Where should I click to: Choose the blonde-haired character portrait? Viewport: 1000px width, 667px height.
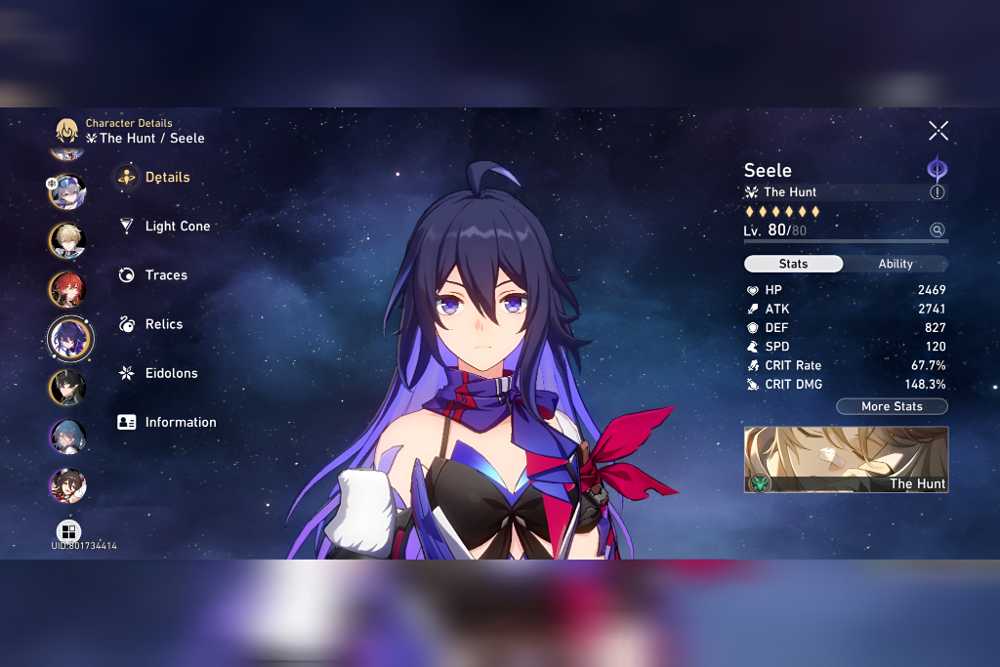click(x=68, y=240)
